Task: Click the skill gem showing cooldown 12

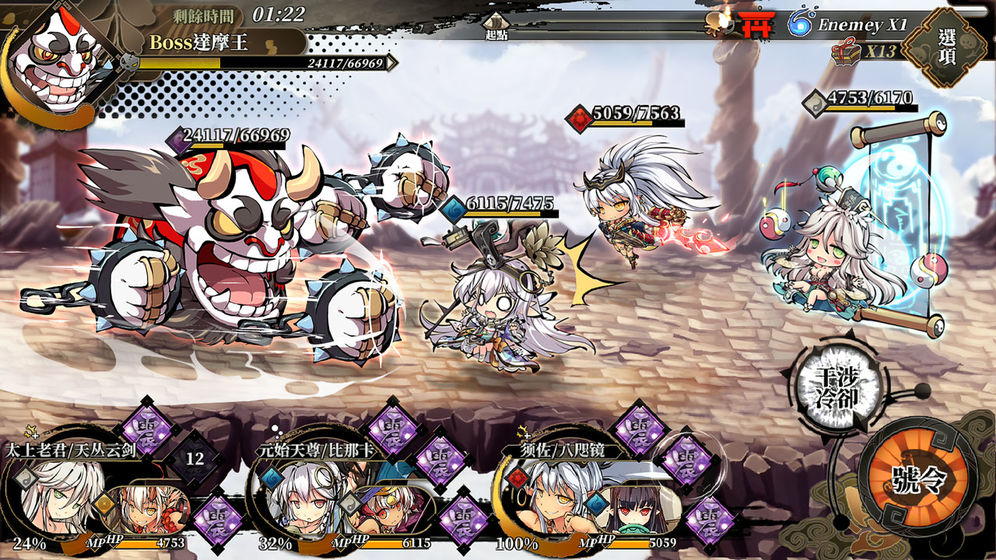Action: (194, 459)
